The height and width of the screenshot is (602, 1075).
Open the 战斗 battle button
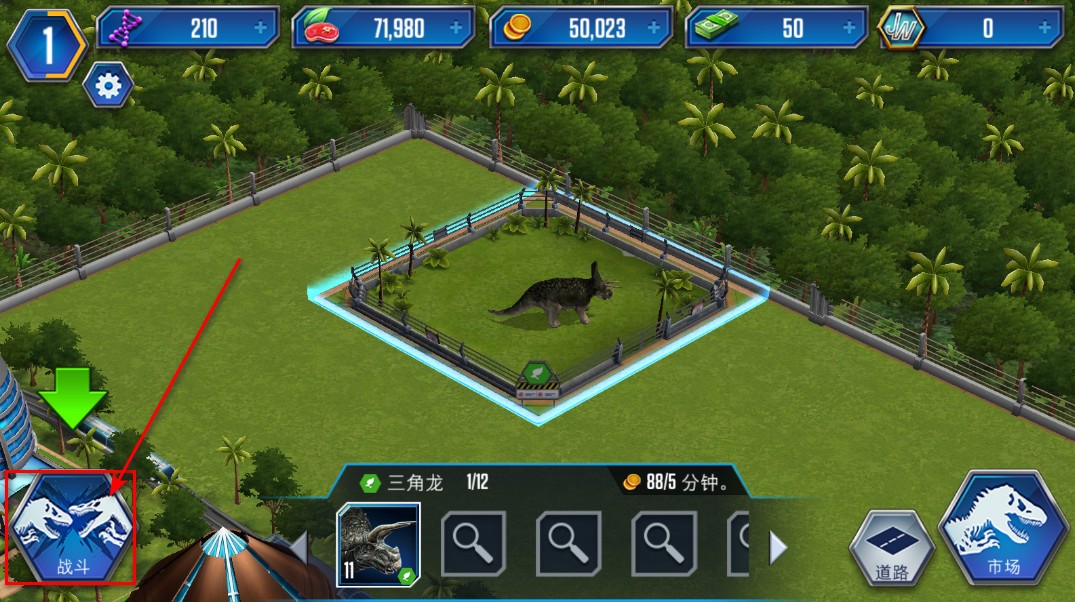tap(70, 528)
